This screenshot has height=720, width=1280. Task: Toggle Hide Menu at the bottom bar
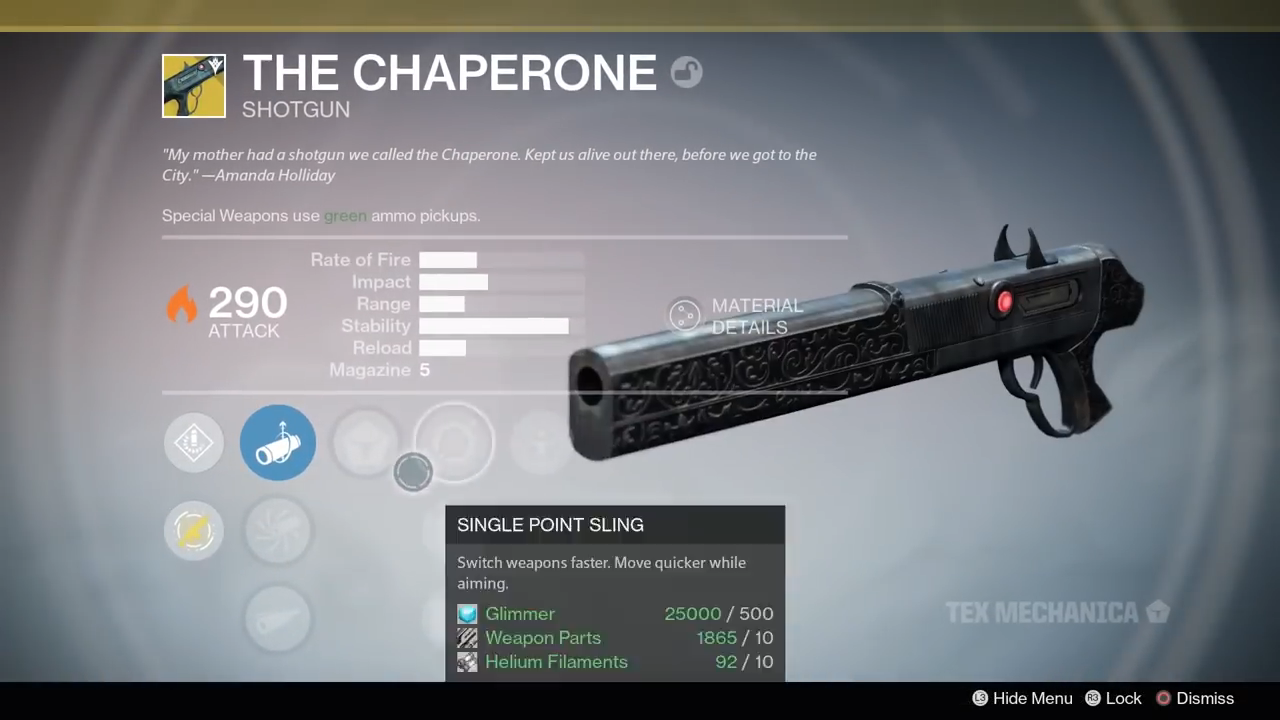pyautogui.click(x=1022, y=698)
